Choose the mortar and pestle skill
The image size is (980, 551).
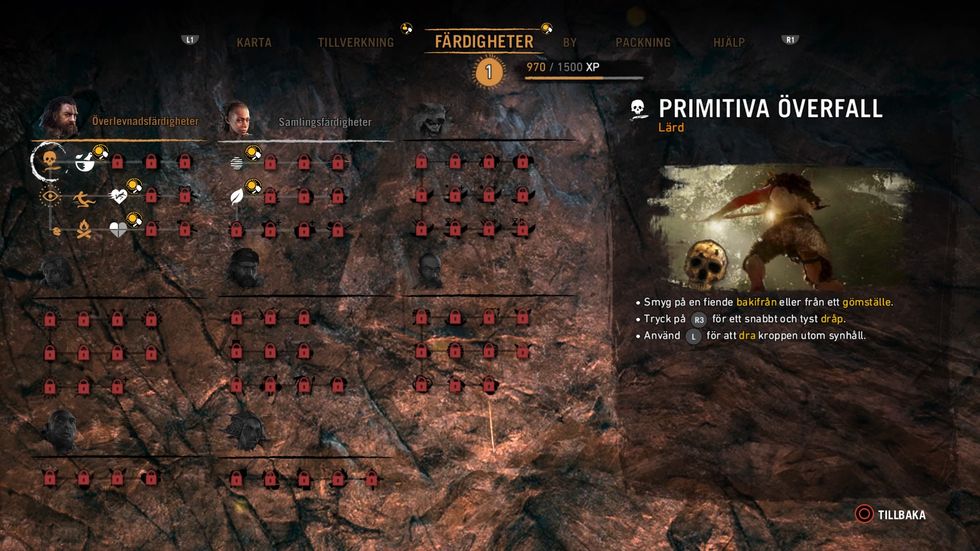point(85,160)
